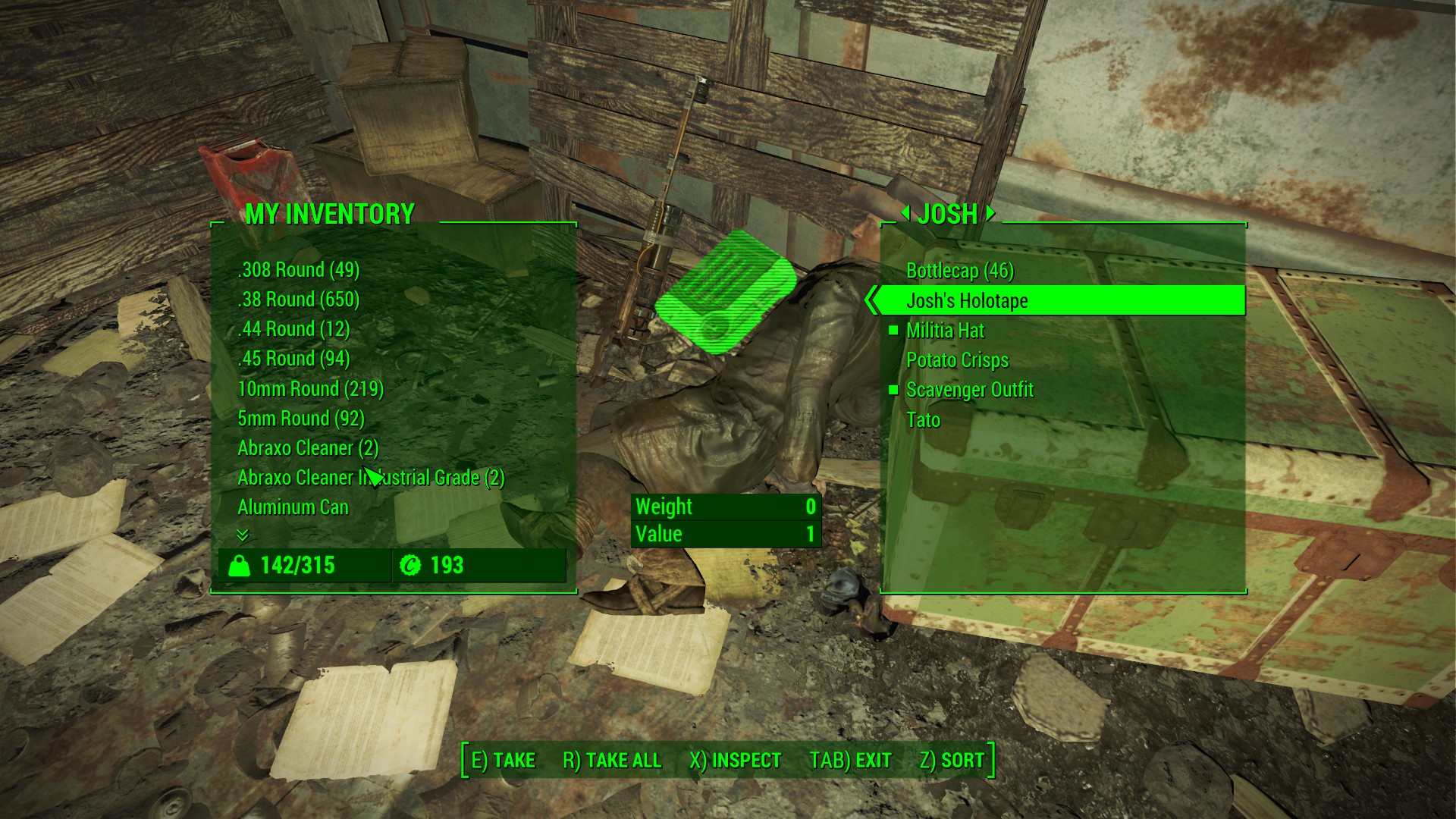Choose the 5mm Round entry

point(300,419)
